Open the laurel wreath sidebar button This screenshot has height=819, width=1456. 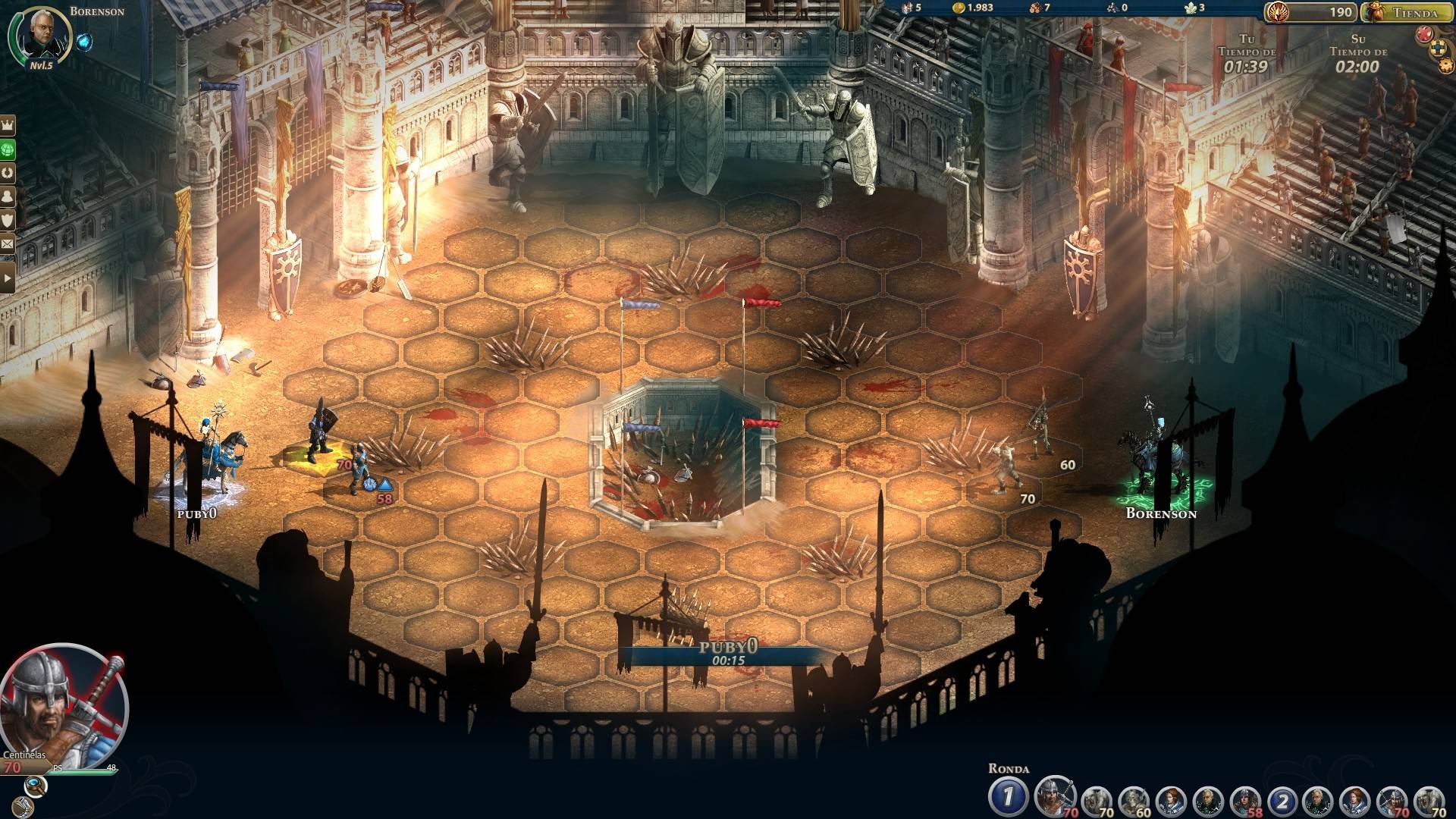point(8,172)
